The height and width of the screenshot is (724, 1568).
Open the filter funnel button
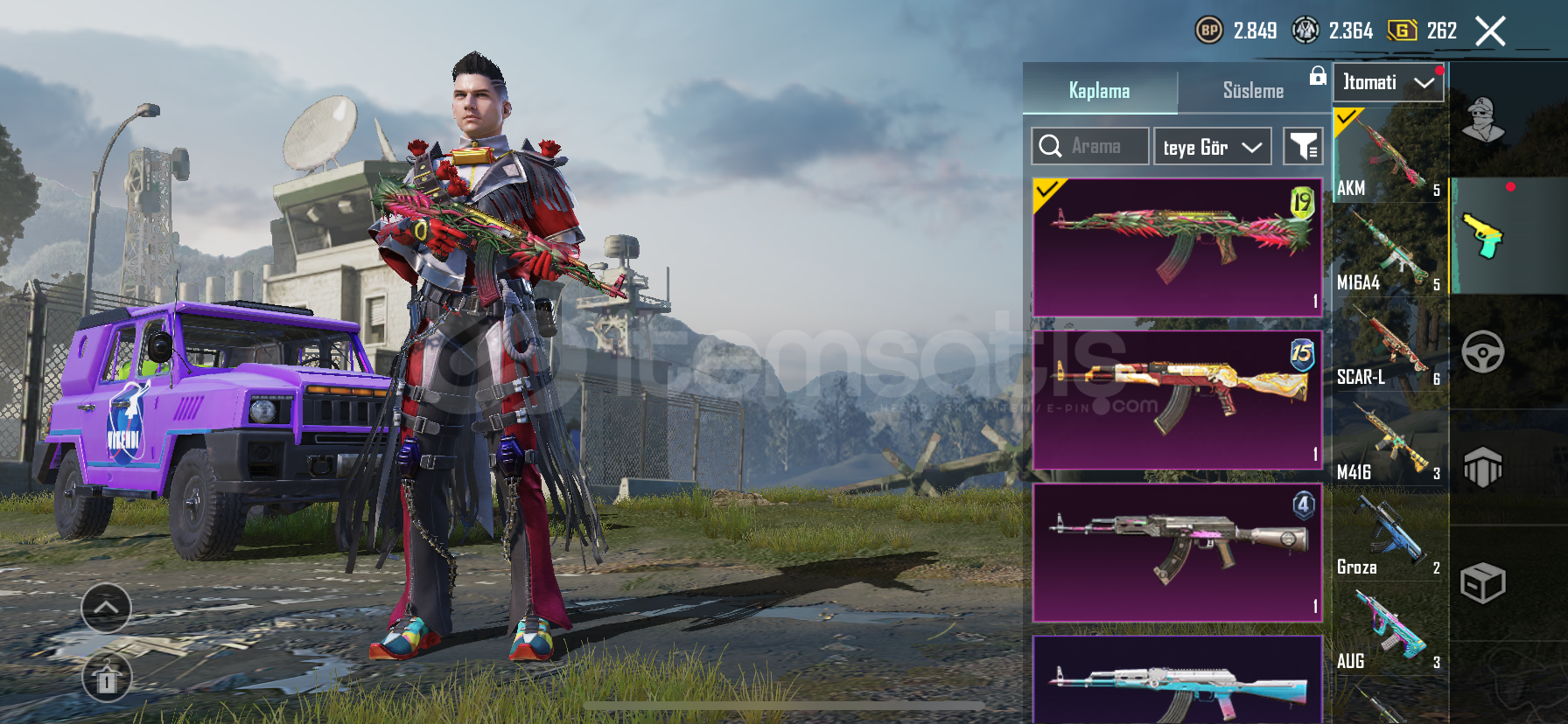coord(1303,146)
